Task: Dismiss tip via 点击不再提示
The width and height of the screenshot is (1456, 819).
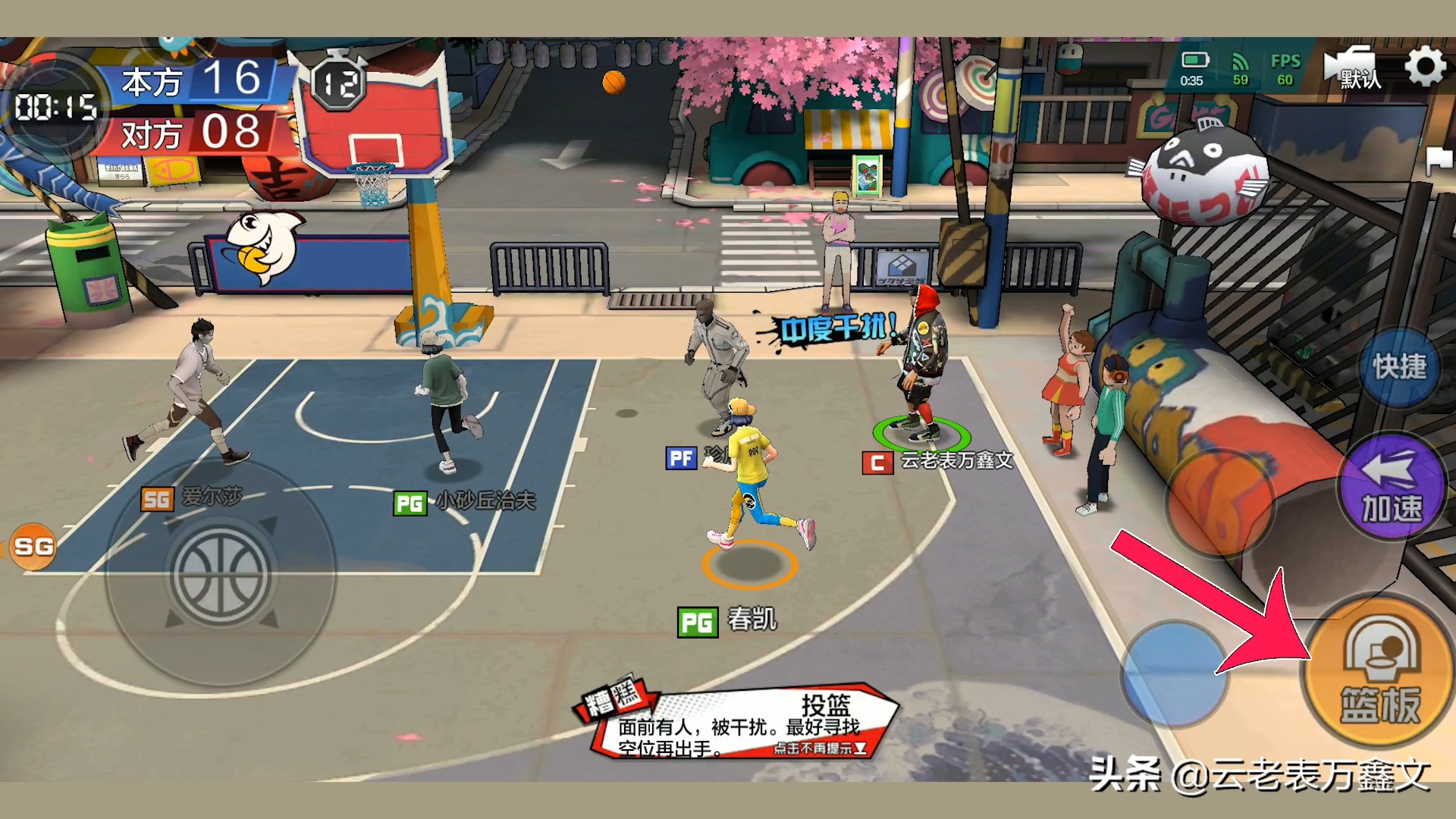Action: tap(819, 748)
